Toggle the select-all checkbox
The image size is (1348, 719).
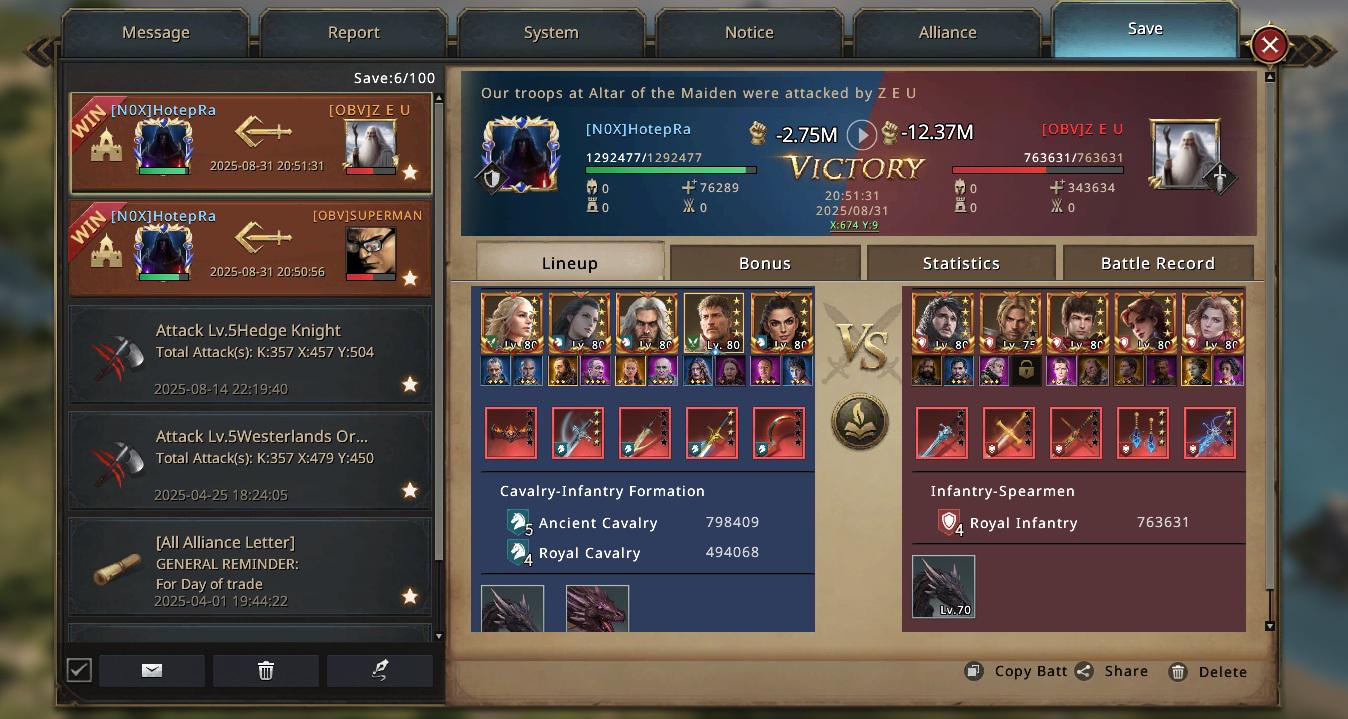coord(79,670)
